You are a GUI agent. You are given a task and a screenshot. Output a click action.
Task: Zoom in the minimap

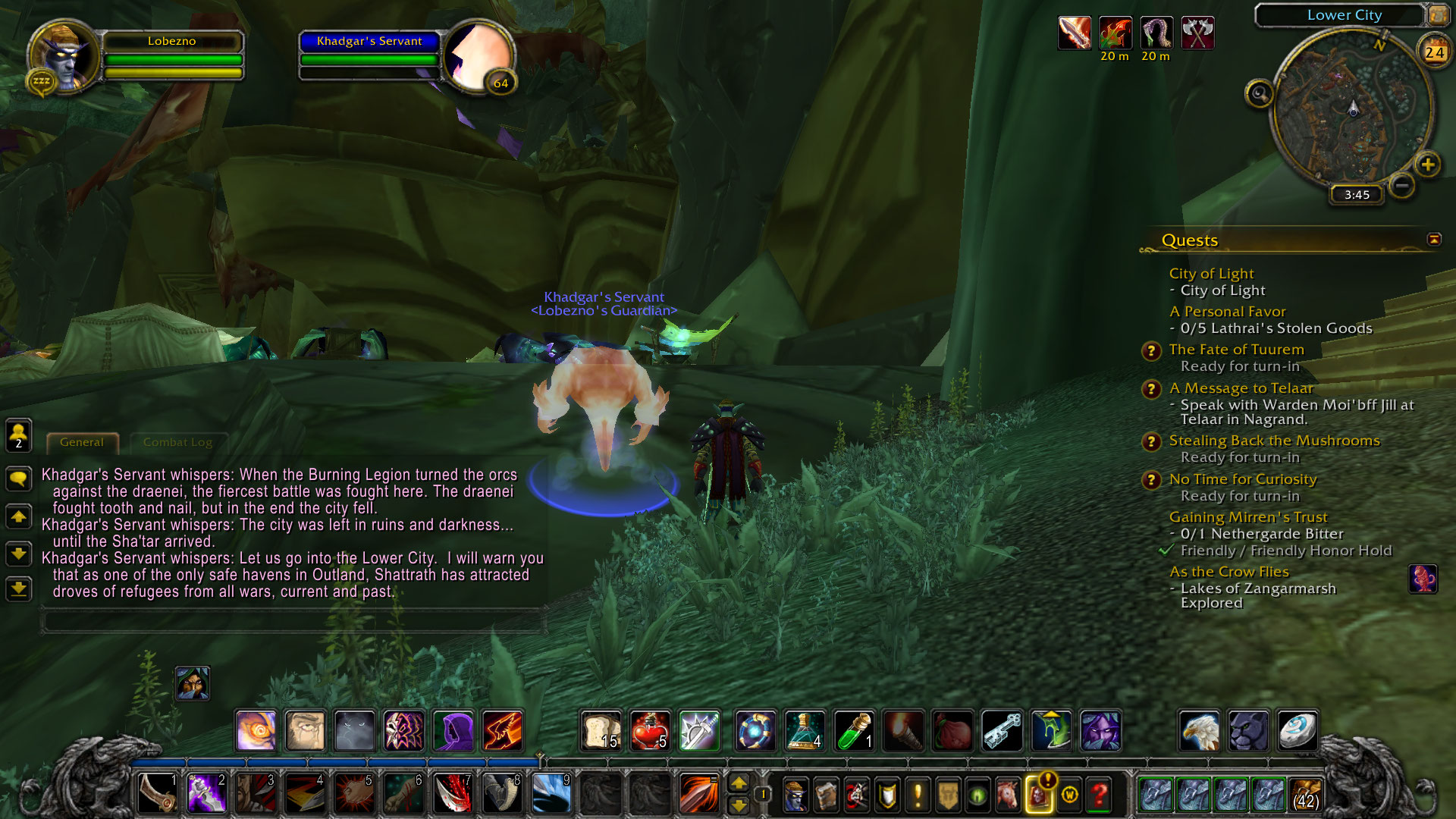tap(1427, 165)
